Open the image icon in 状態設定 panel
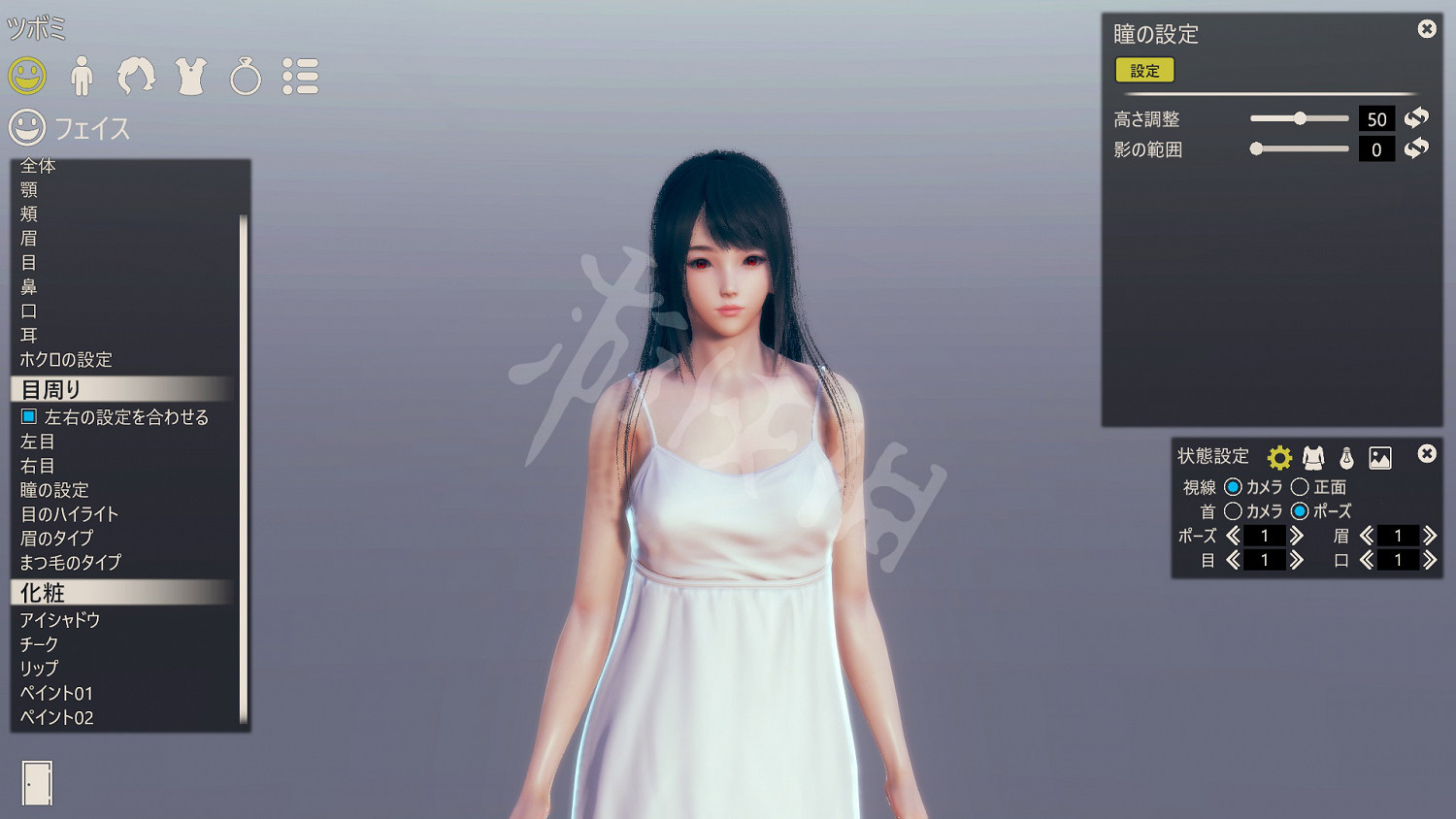The width and height of the screenshot is (1456, 819). tap(1378, 456)
